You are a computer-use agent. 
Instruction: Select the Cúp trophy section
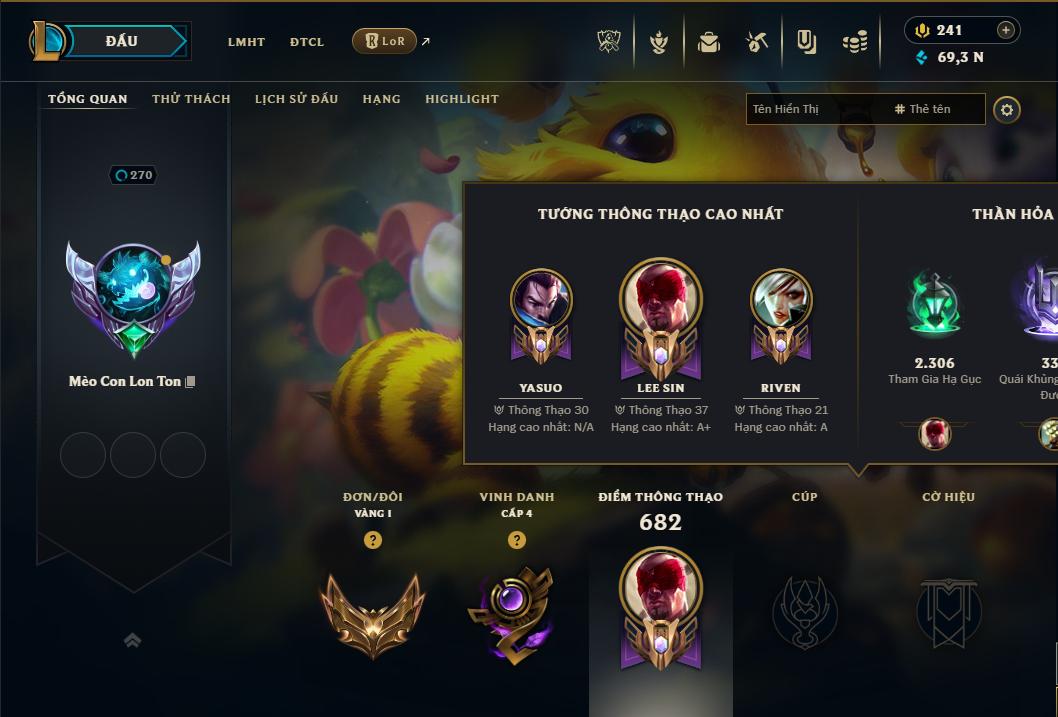(x=804, y=610)
